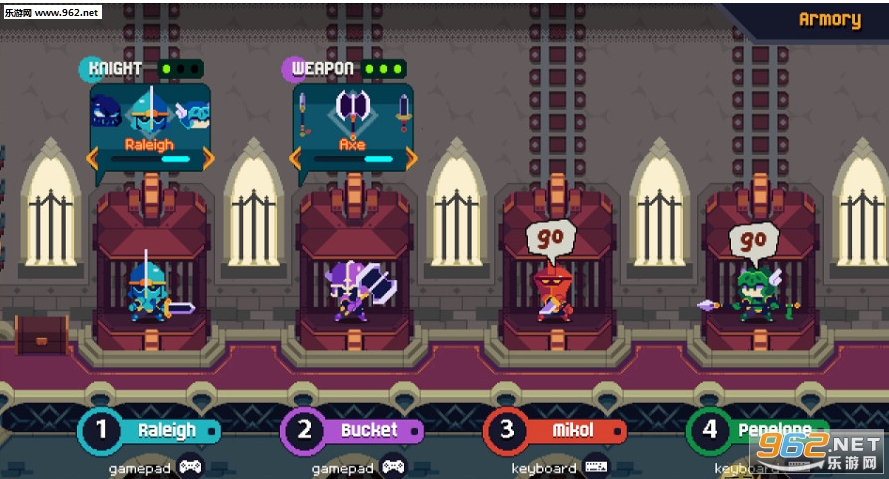889x479 pixels.
Task: Click the next knight arrow
Action: coord(208,158)
